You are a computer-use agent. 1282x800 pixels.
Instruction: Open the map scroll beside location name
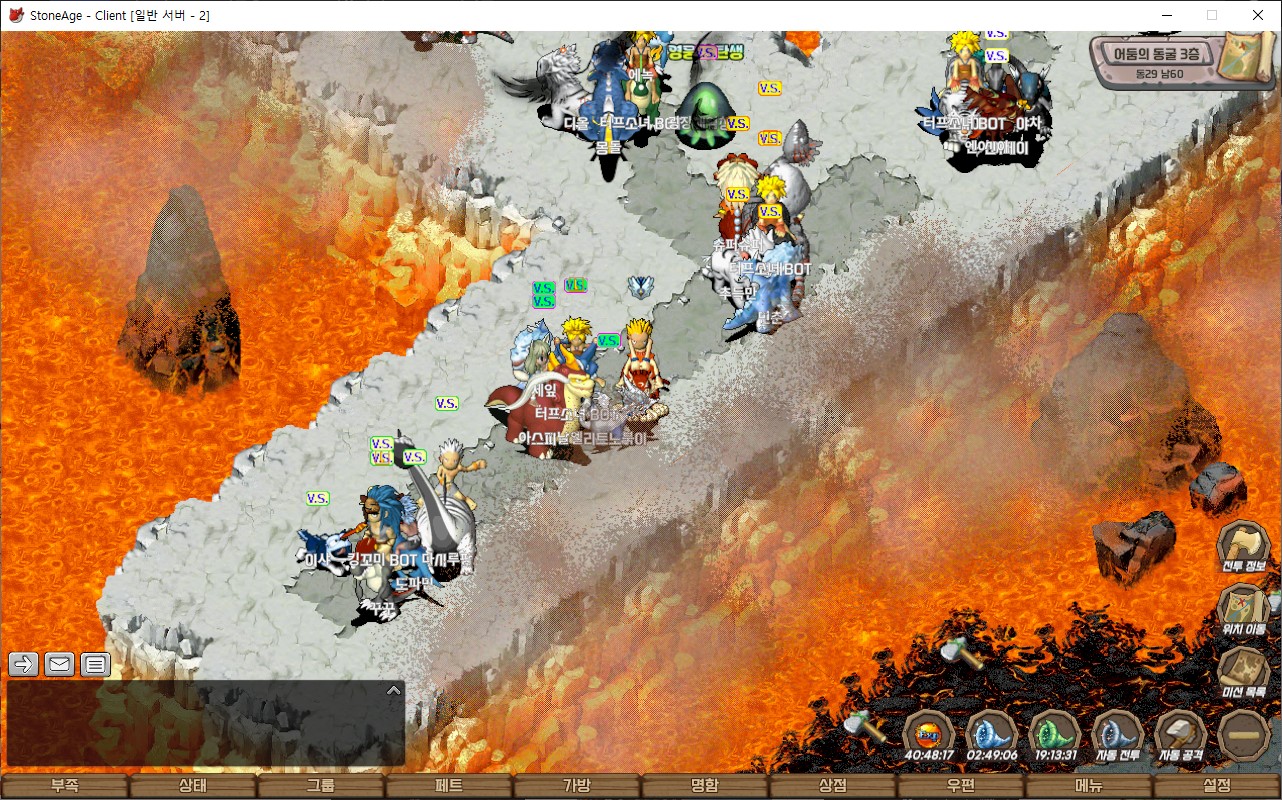tap(1246, 55)
